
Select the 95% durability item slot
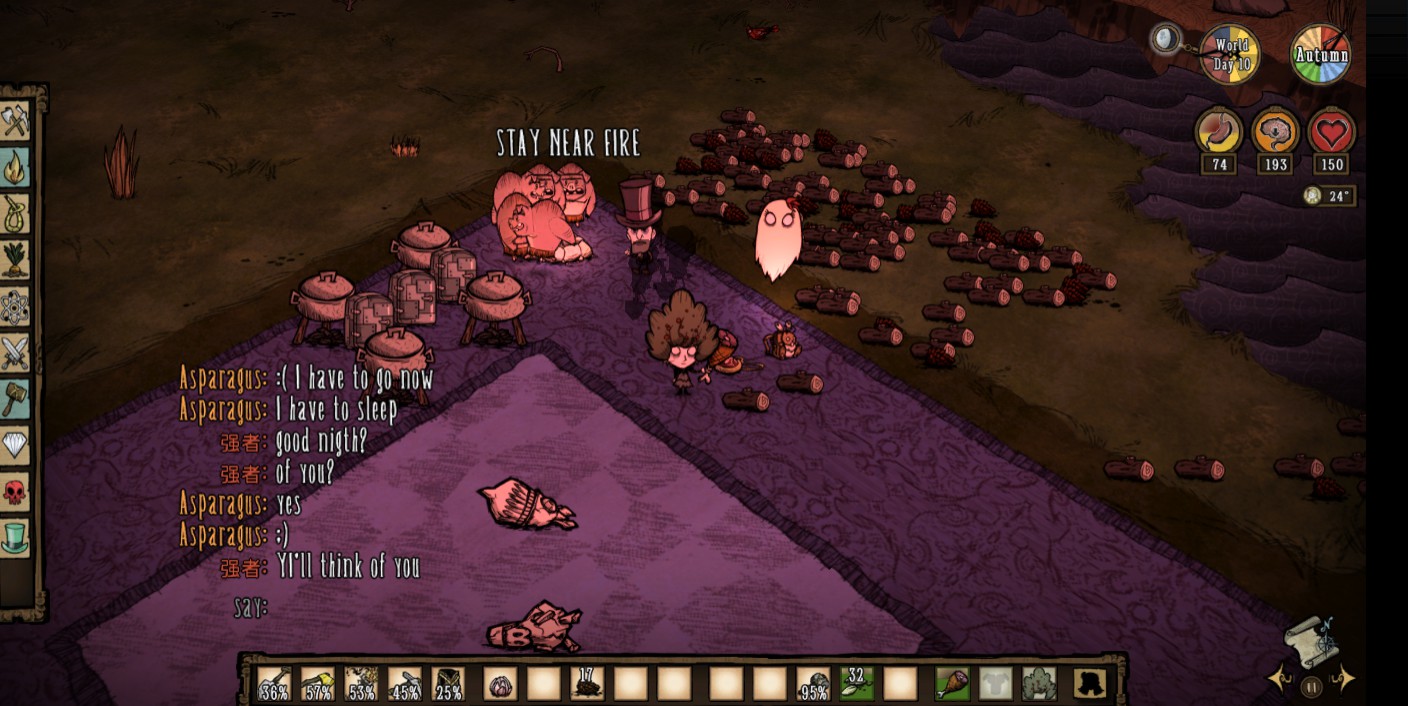coord(813,683)
